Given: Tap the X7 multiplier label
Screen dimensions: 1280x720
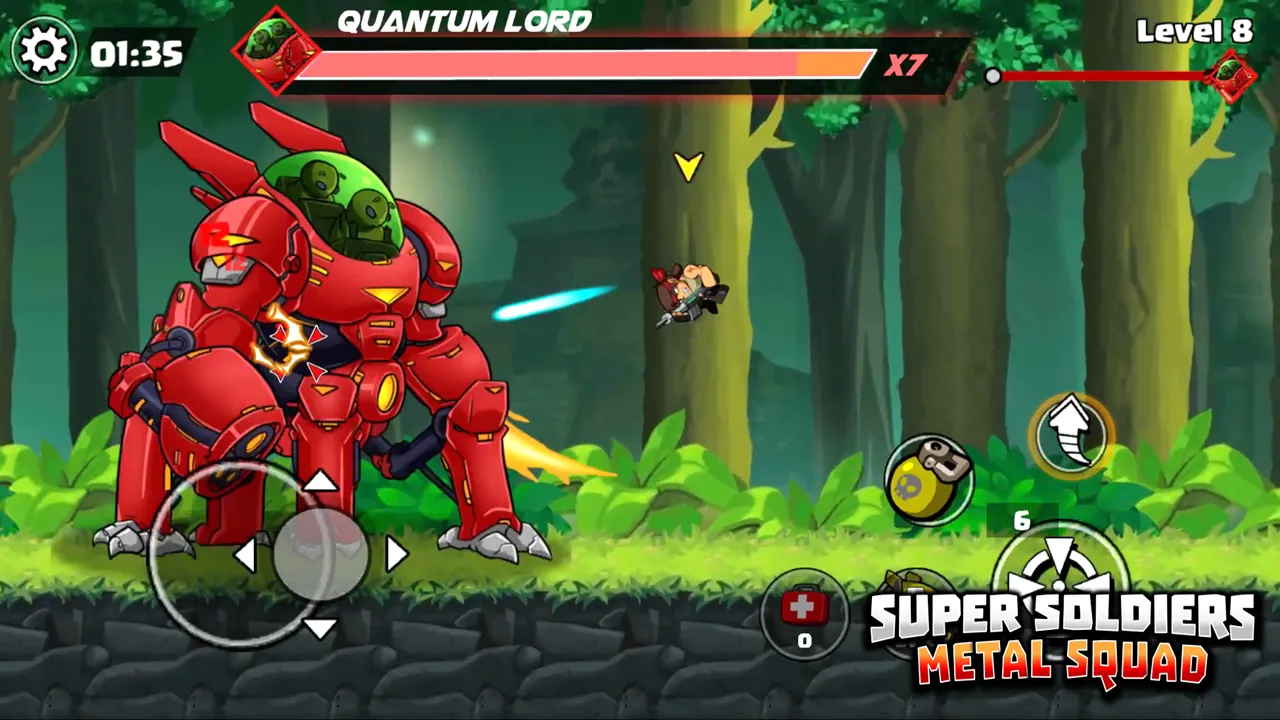Looking at the screenshot, I should pyautogui.click(x=905, y=66).
